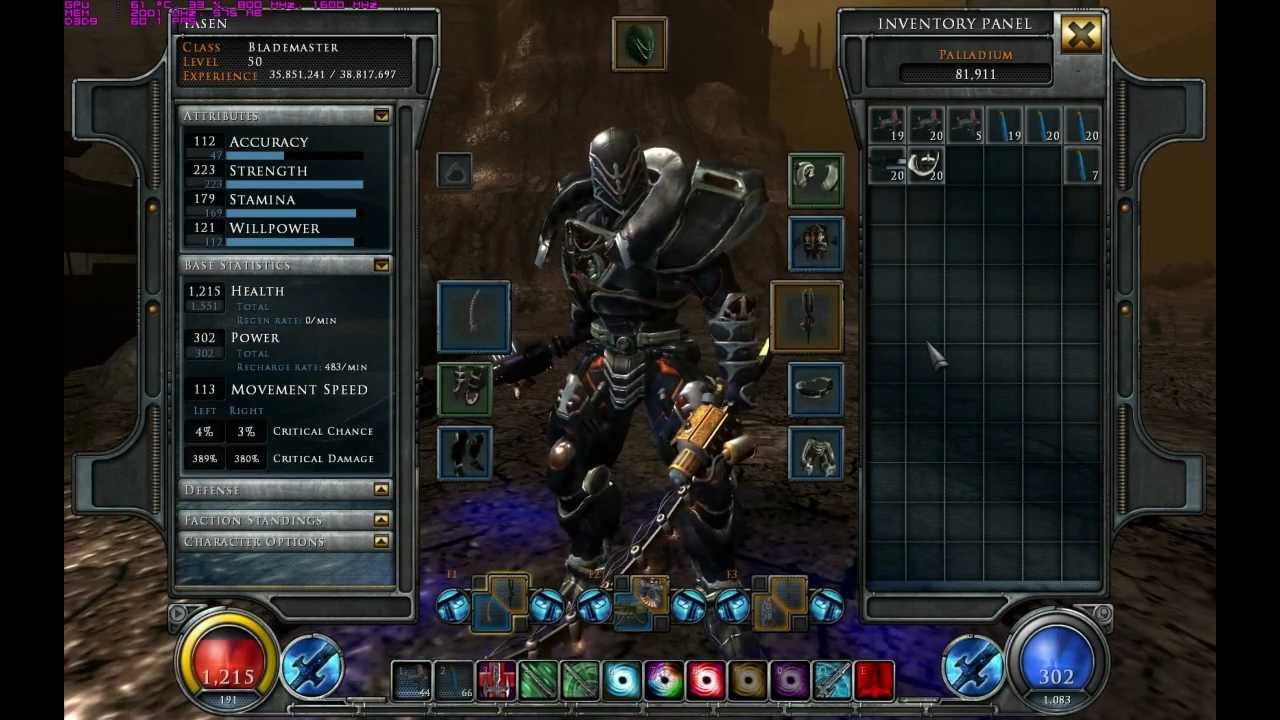Collapse the Base Statistics section

pos(381,265)
